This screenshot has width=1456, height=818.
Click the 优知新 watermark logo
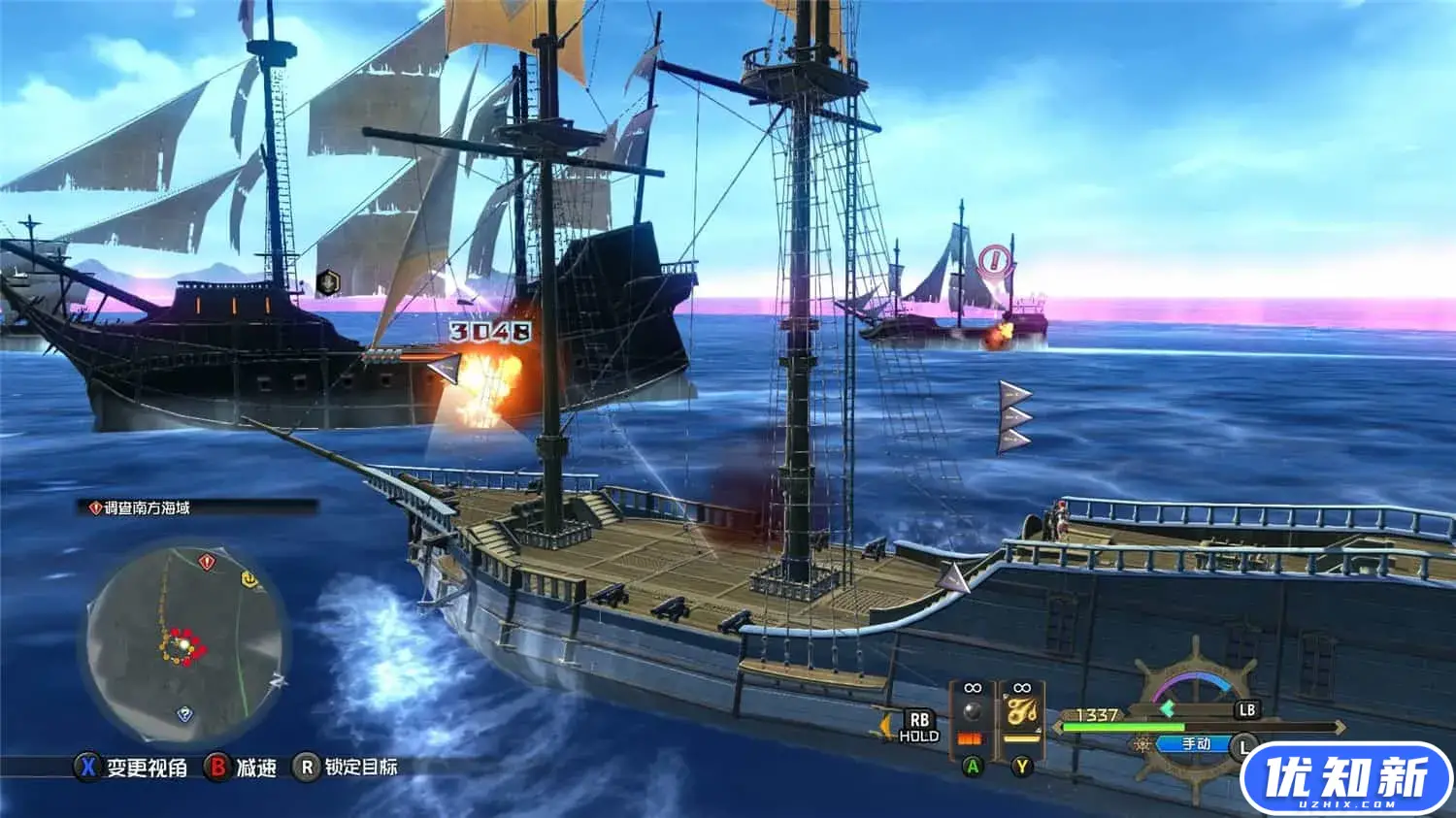pyautogui.click(x=1345, y=778)
